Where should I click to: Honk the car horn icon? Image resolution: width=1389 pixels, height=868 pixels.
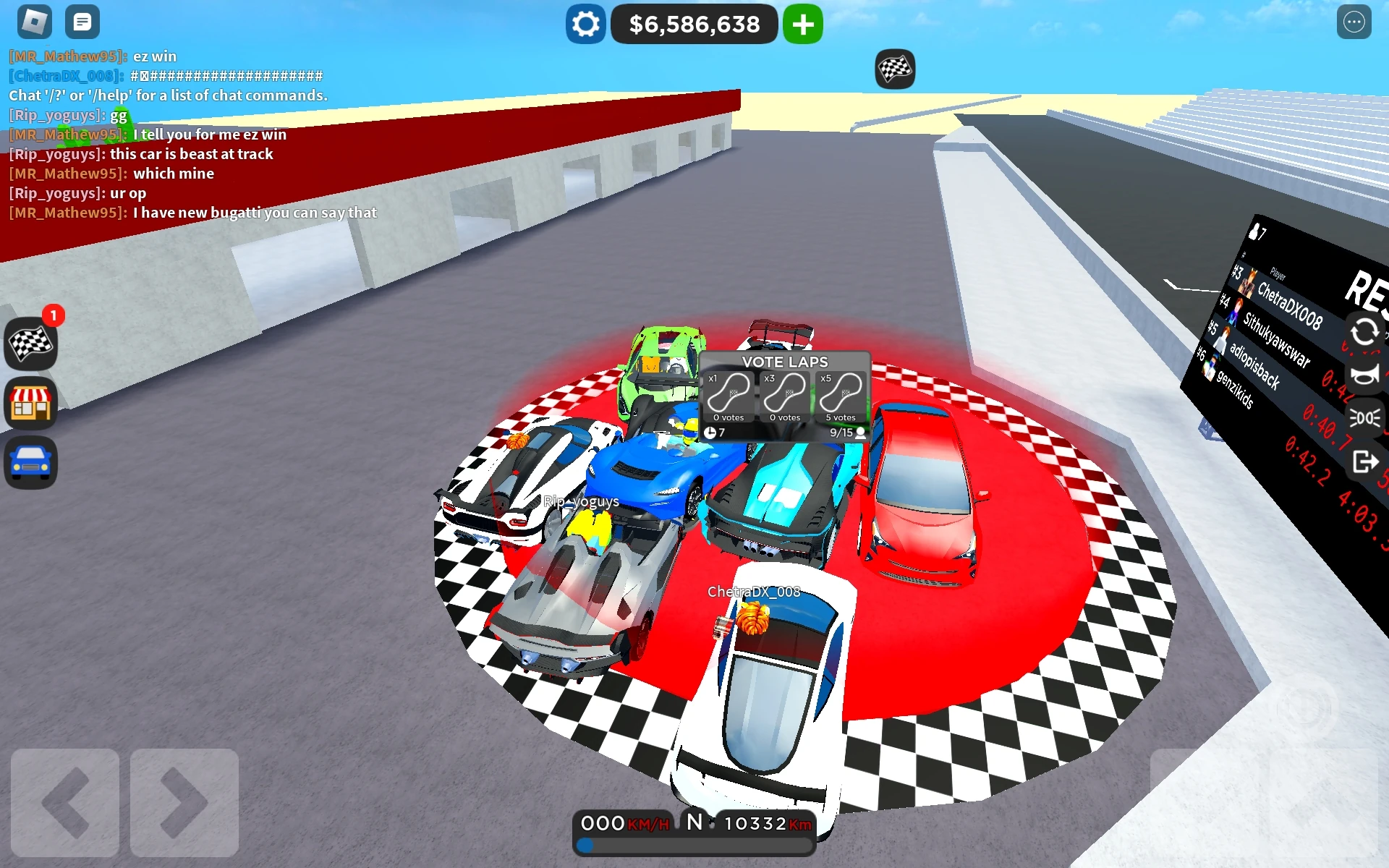click(x=1365, y=375)
